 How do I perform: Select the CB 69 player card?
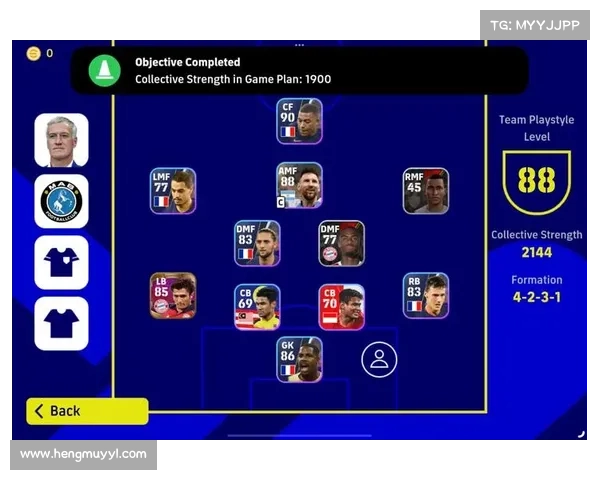coord(257,306)
